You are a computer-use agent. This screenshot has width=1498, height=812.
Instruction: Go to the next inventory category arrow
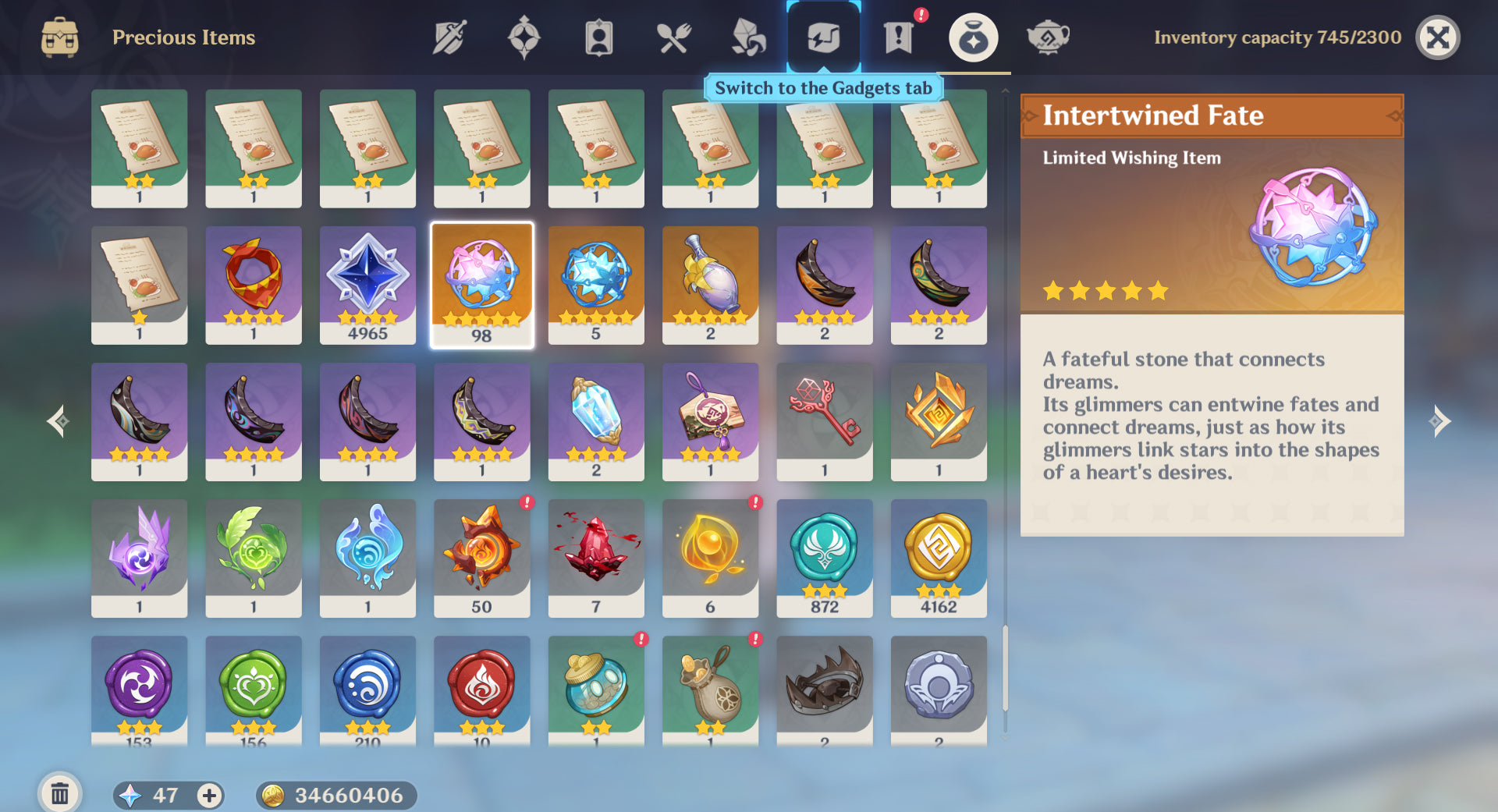tap(1439, 421)
